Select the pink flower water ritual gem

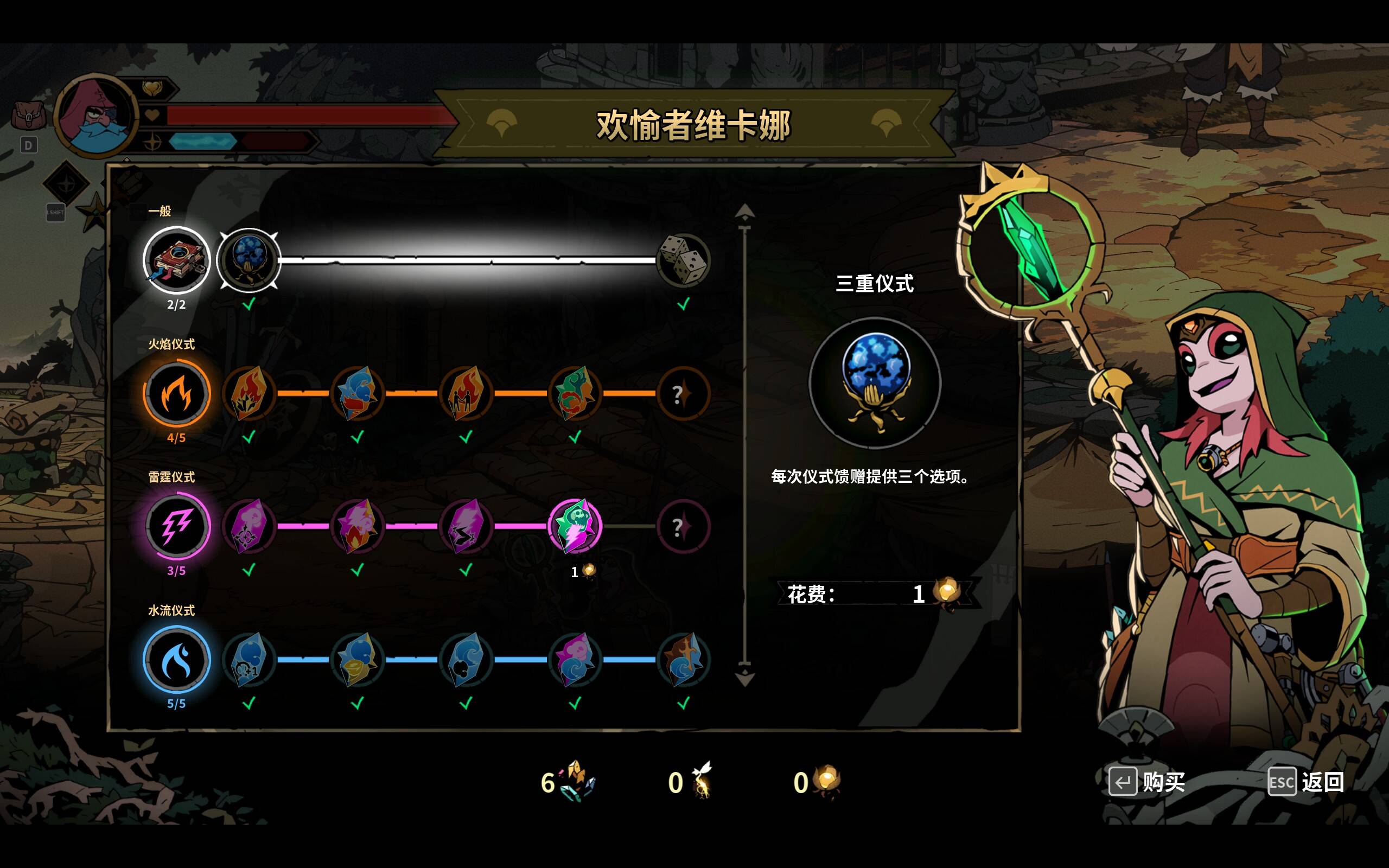[x=575, y=660]
